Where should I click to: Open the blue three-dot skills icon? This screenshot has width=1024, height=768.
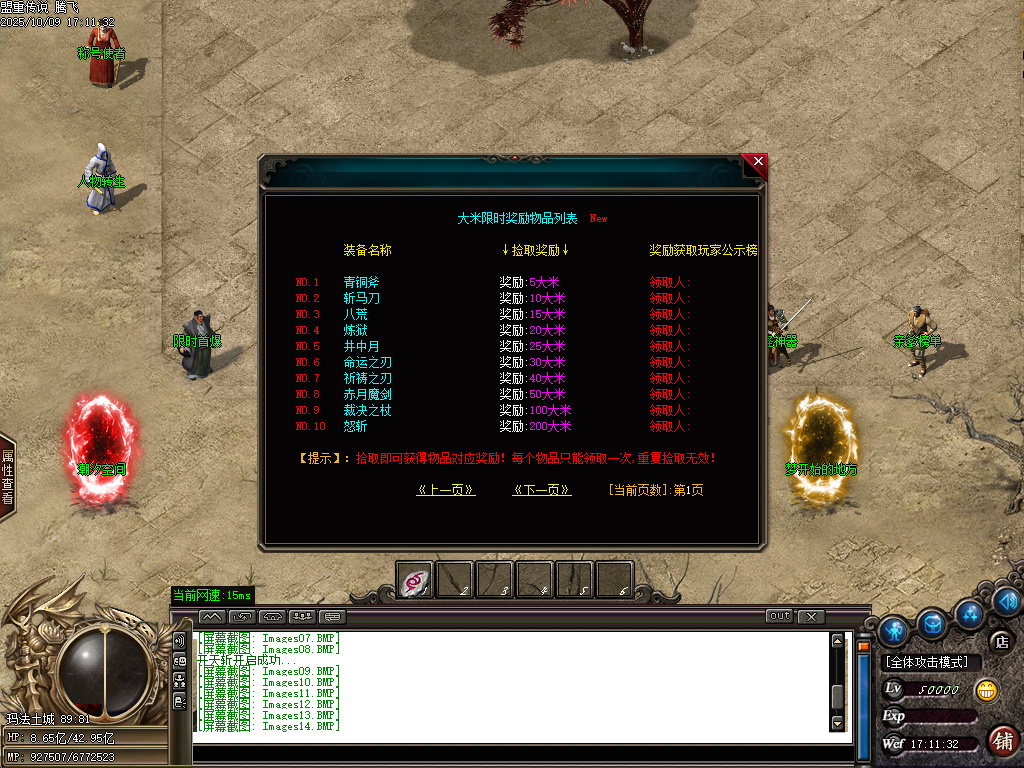(969, 612)
